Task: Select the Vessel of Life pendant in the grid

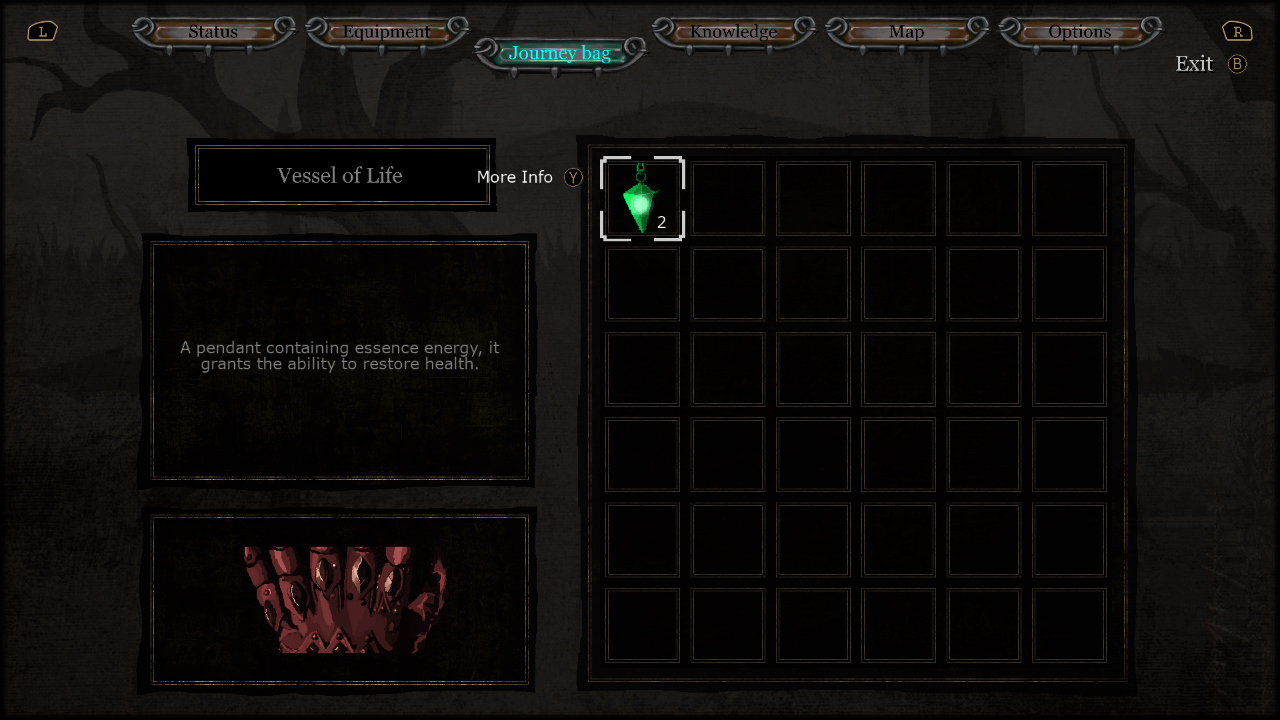Action: pyautogui.click(x=642, y=198)
